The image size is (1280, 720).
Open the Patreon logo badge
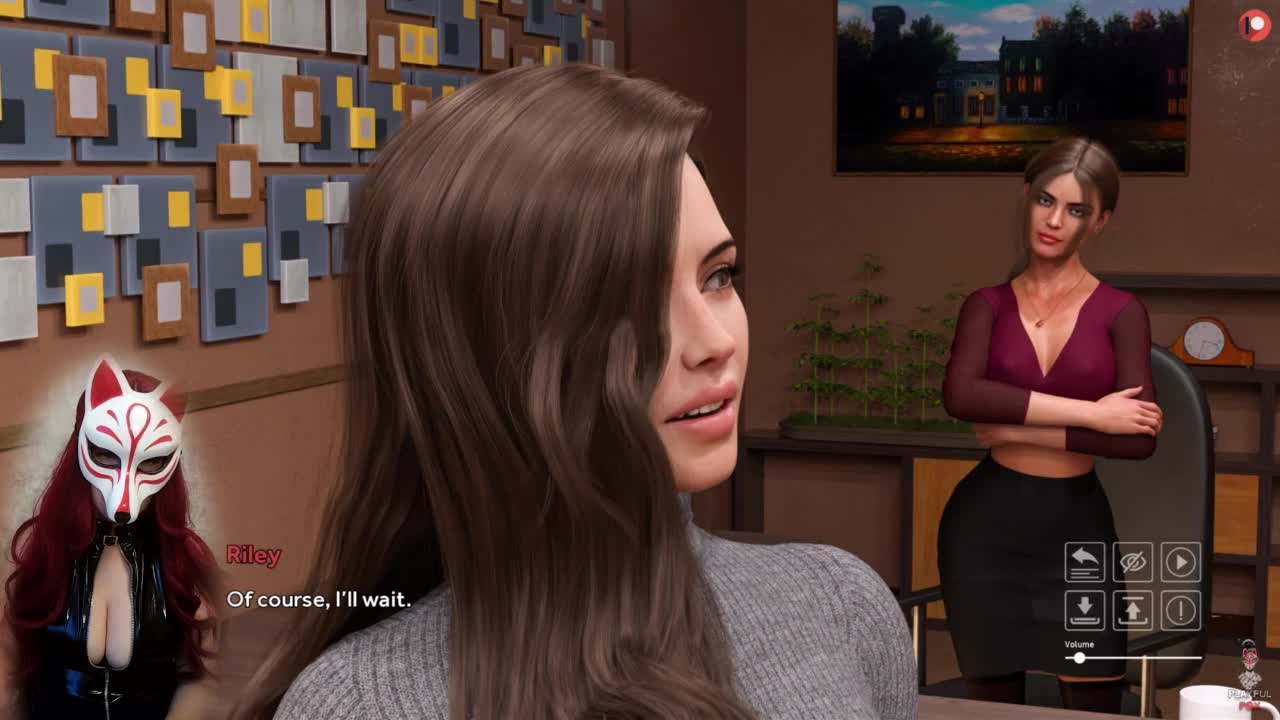click(x=1253, y=25)
